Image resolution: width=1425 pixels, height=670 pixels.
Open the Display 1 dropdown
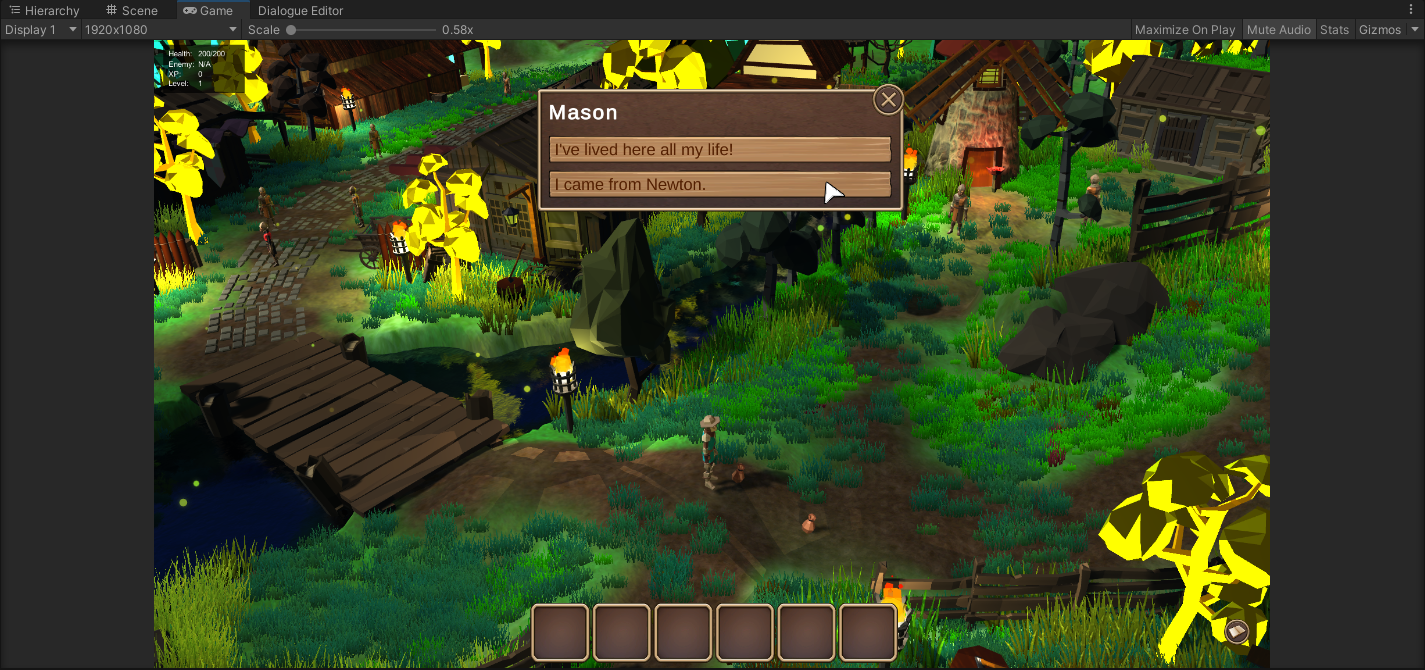[40, 30]
